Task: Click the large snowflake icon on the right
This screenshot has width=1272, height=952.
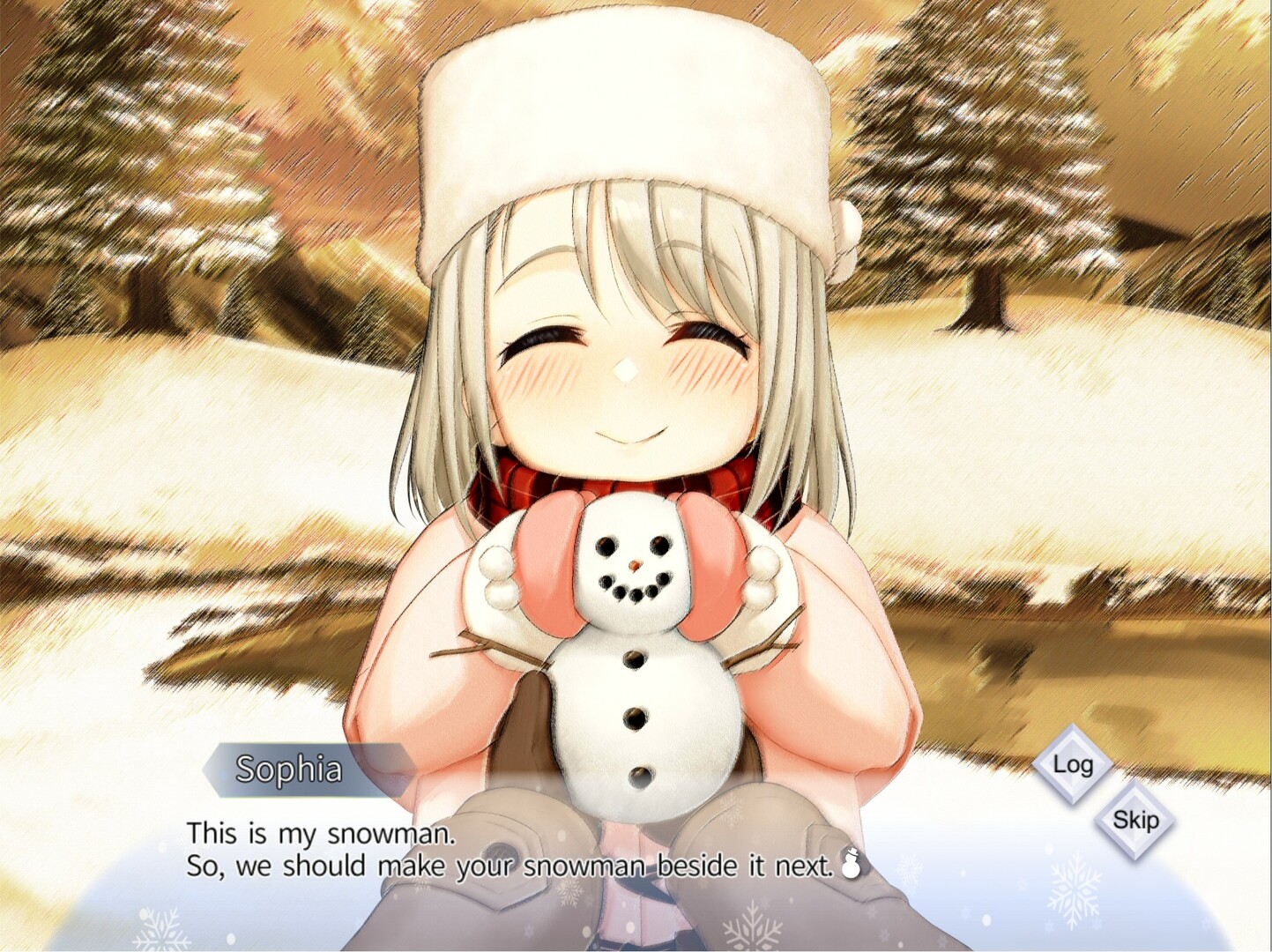Action: coord(1075,888)
